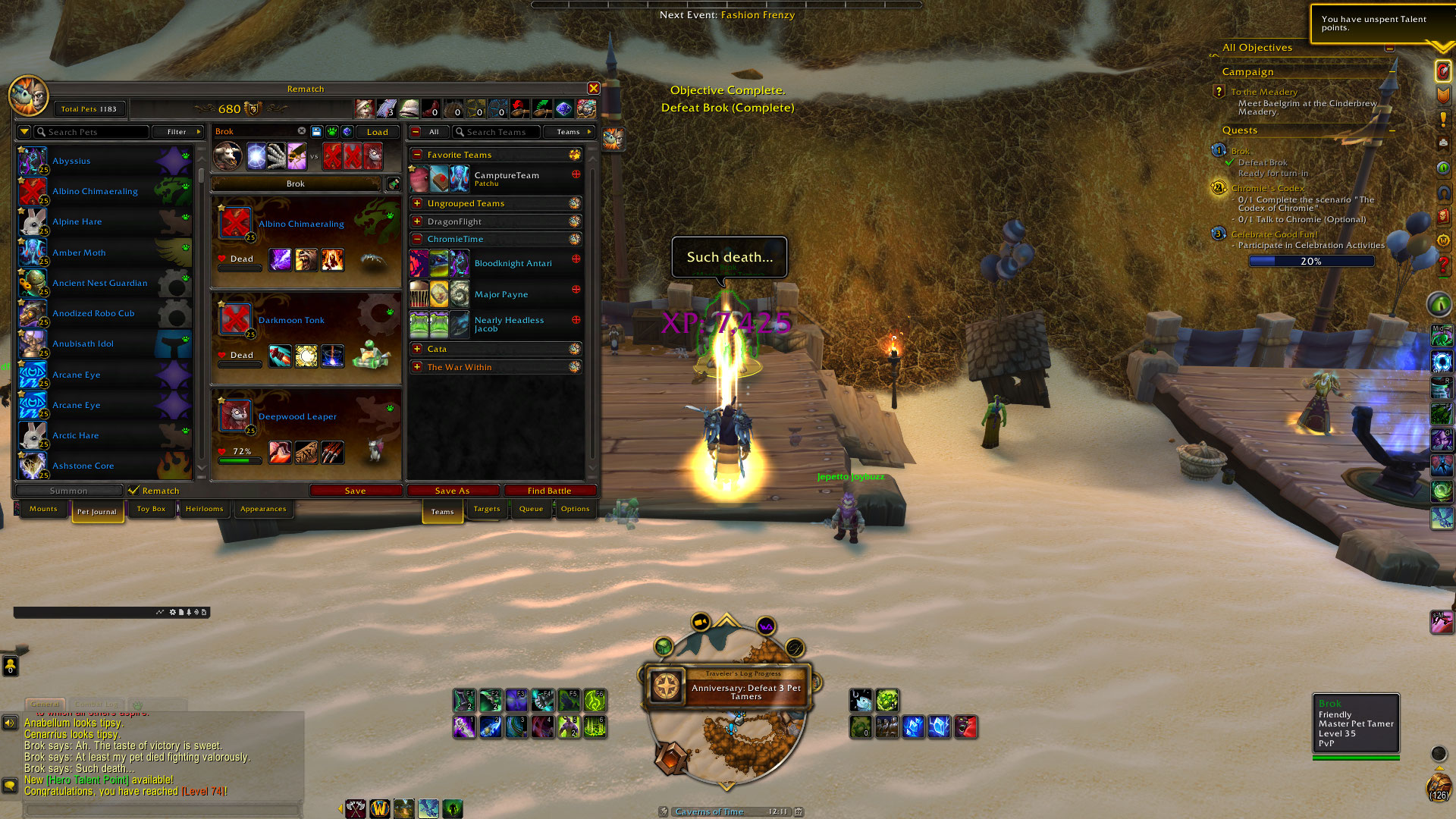Load the Brok team

click(377, 132)
